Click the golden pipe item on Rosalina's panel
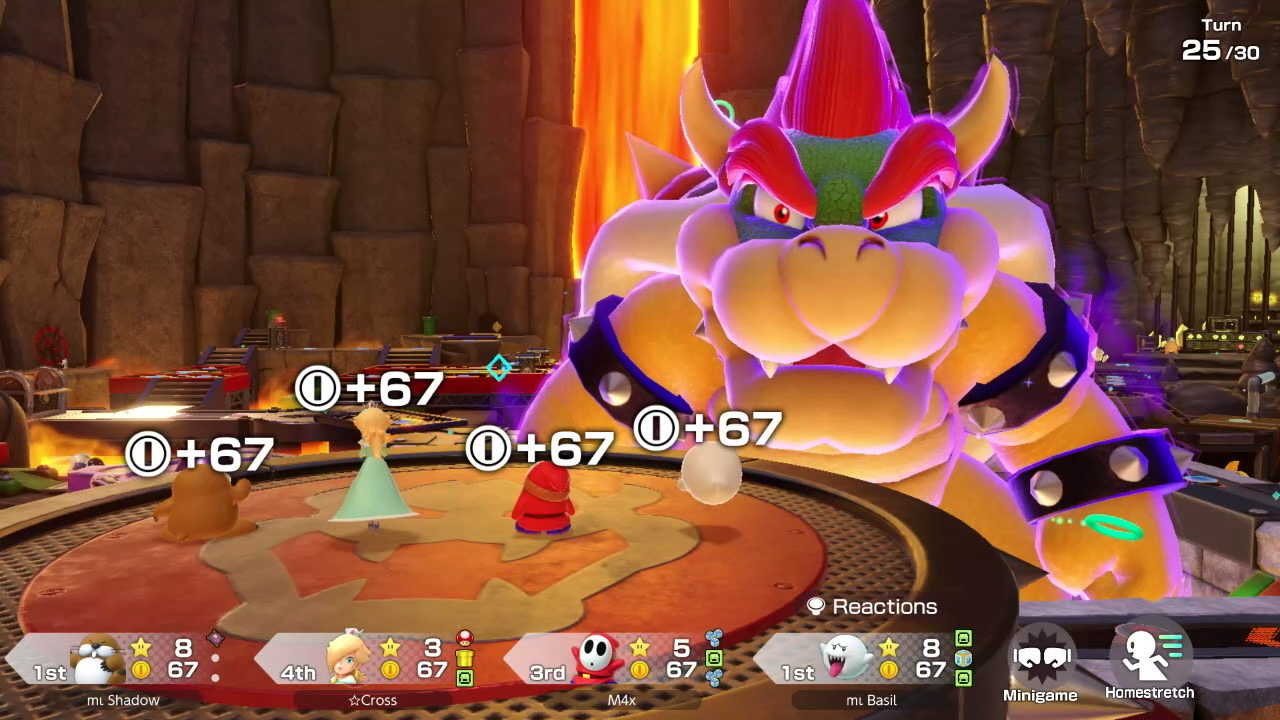1280x720 pixels. tap(464, 657)
